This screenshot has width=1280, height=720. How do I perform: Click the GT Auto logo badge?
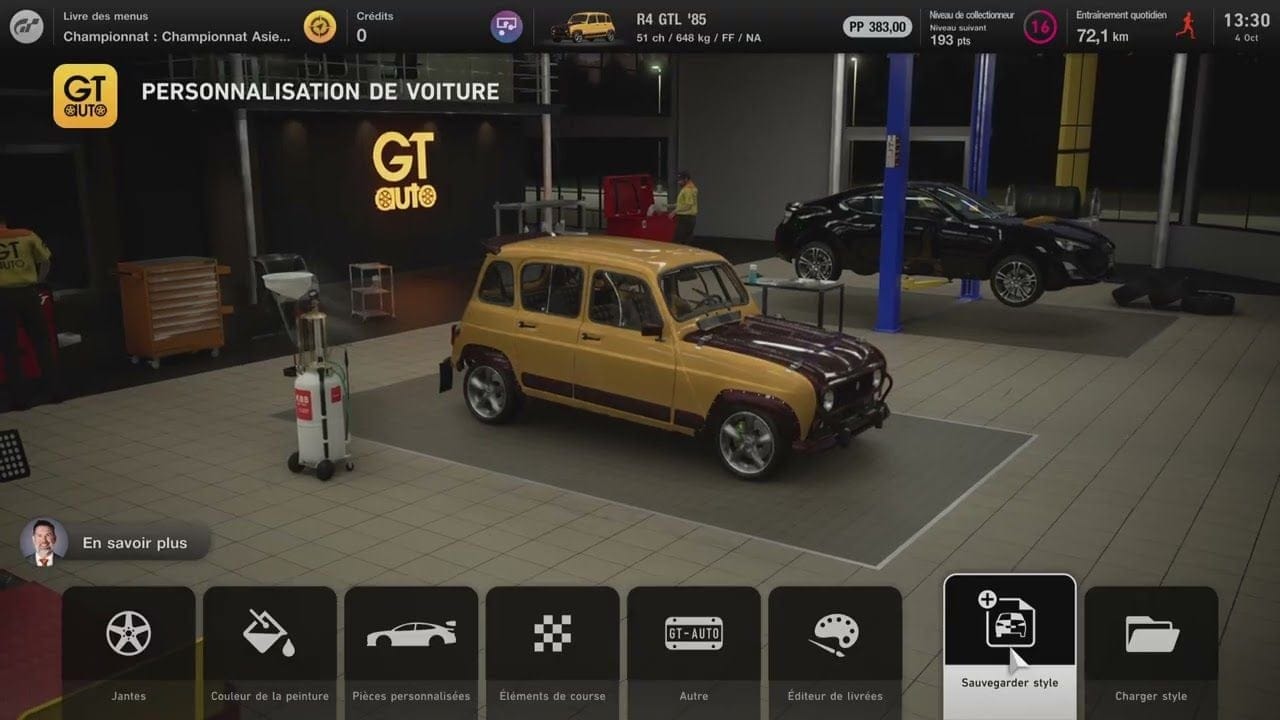[85, 96]
